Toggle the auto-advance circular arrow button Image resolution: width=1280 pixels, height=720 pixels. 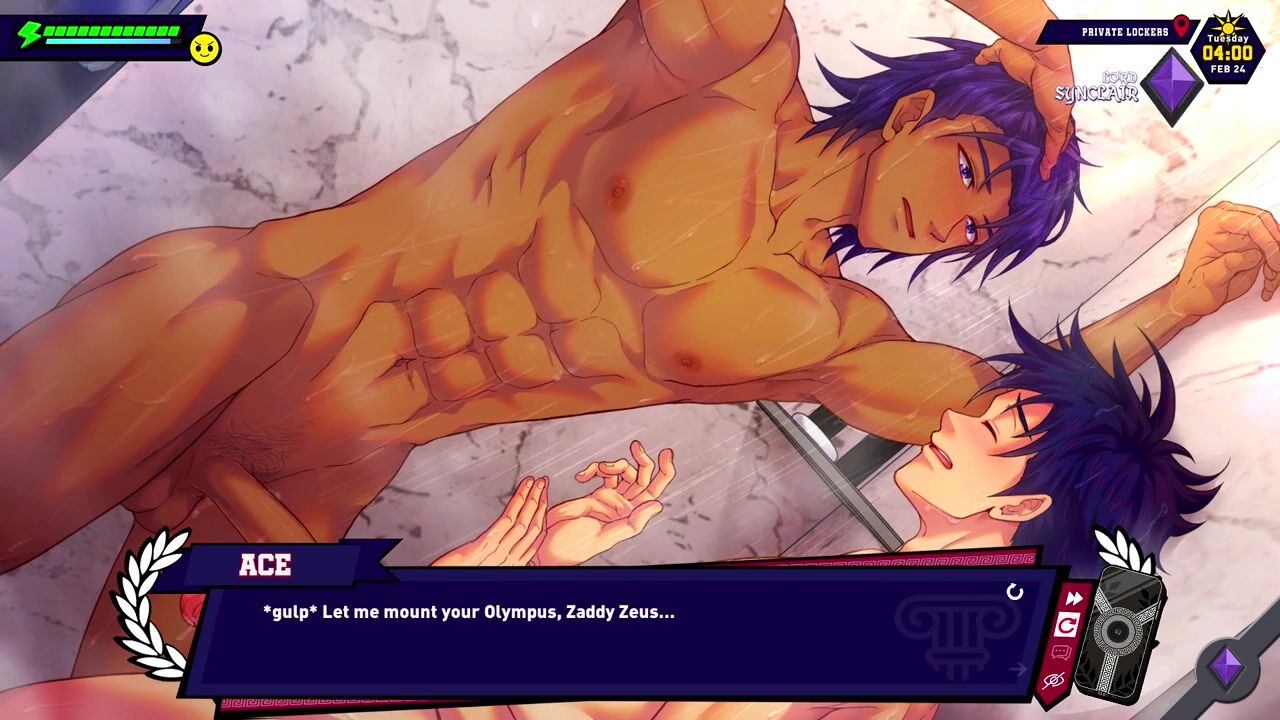coord(1067,625)
